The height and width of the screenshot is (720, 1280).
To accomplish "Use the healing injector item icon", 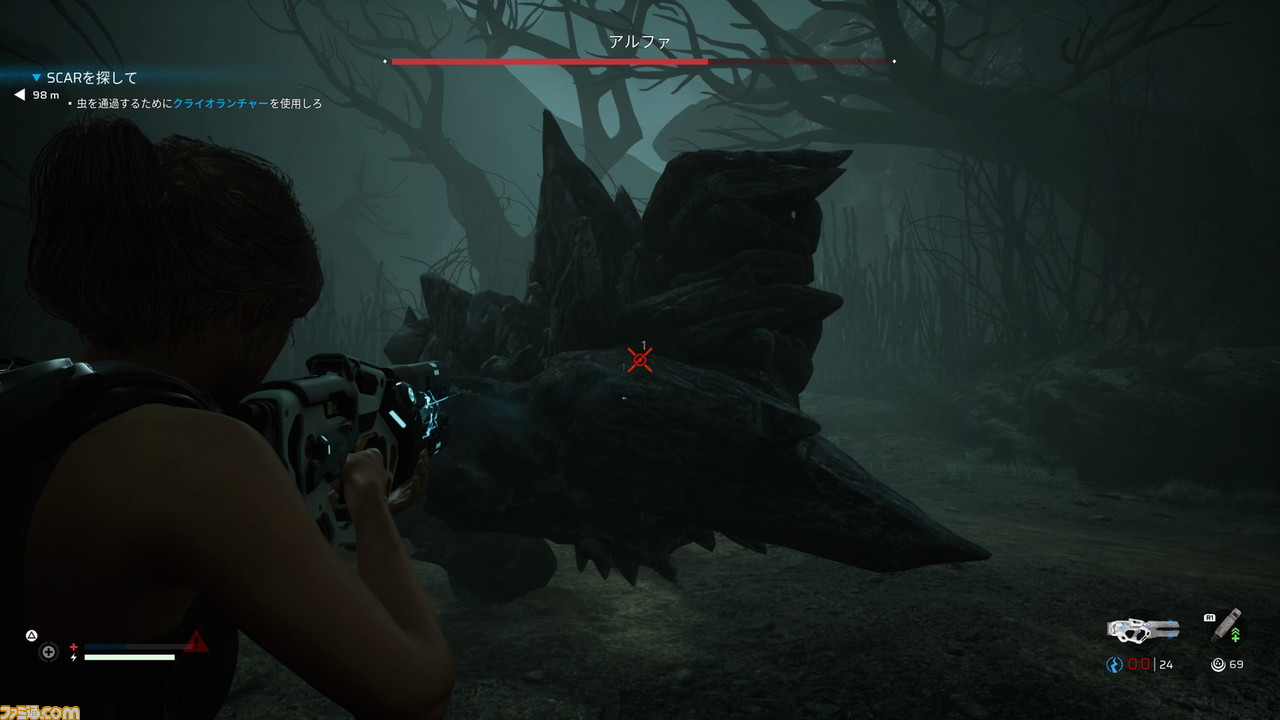I will pos(1228,625).
